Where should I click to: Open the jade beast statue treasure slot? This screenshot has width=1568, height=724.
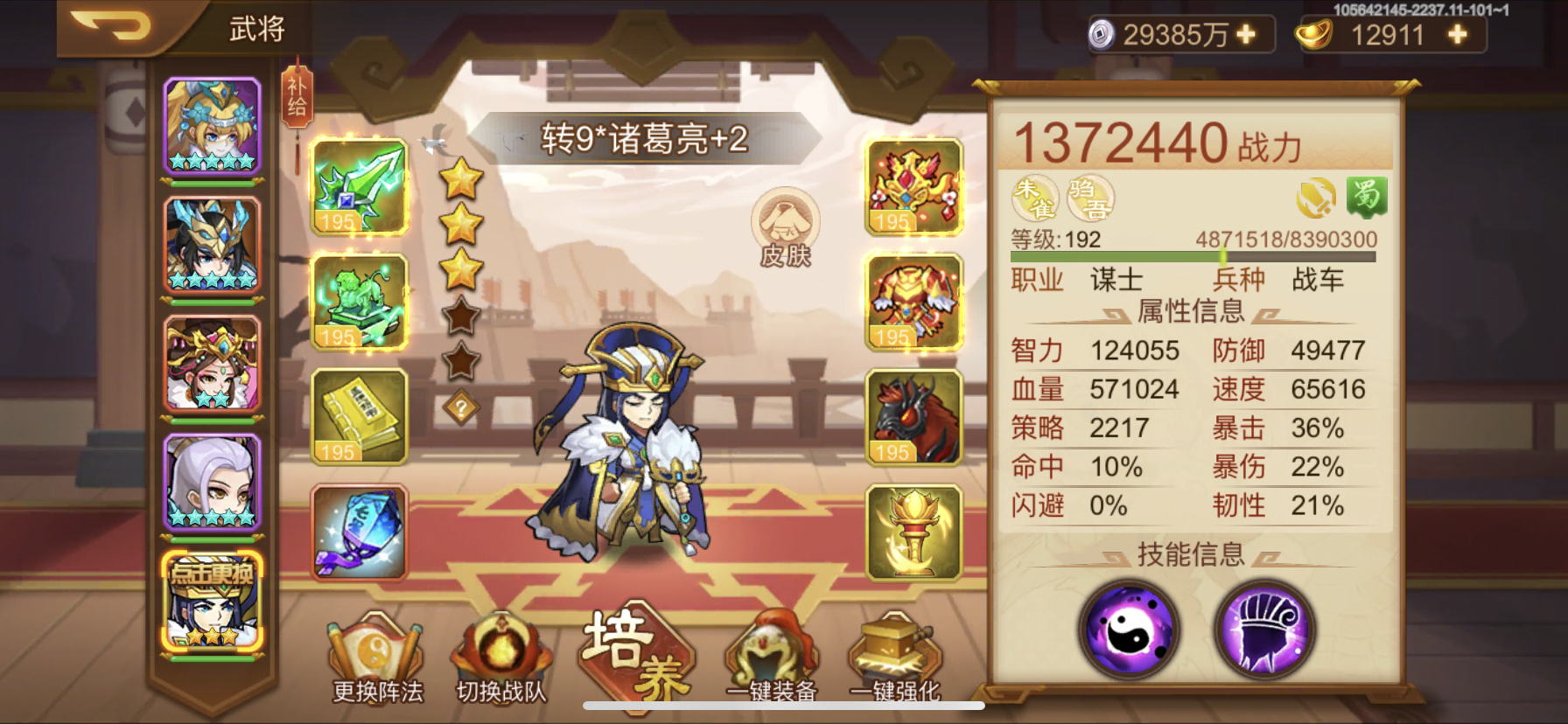[x=359, y=302]
